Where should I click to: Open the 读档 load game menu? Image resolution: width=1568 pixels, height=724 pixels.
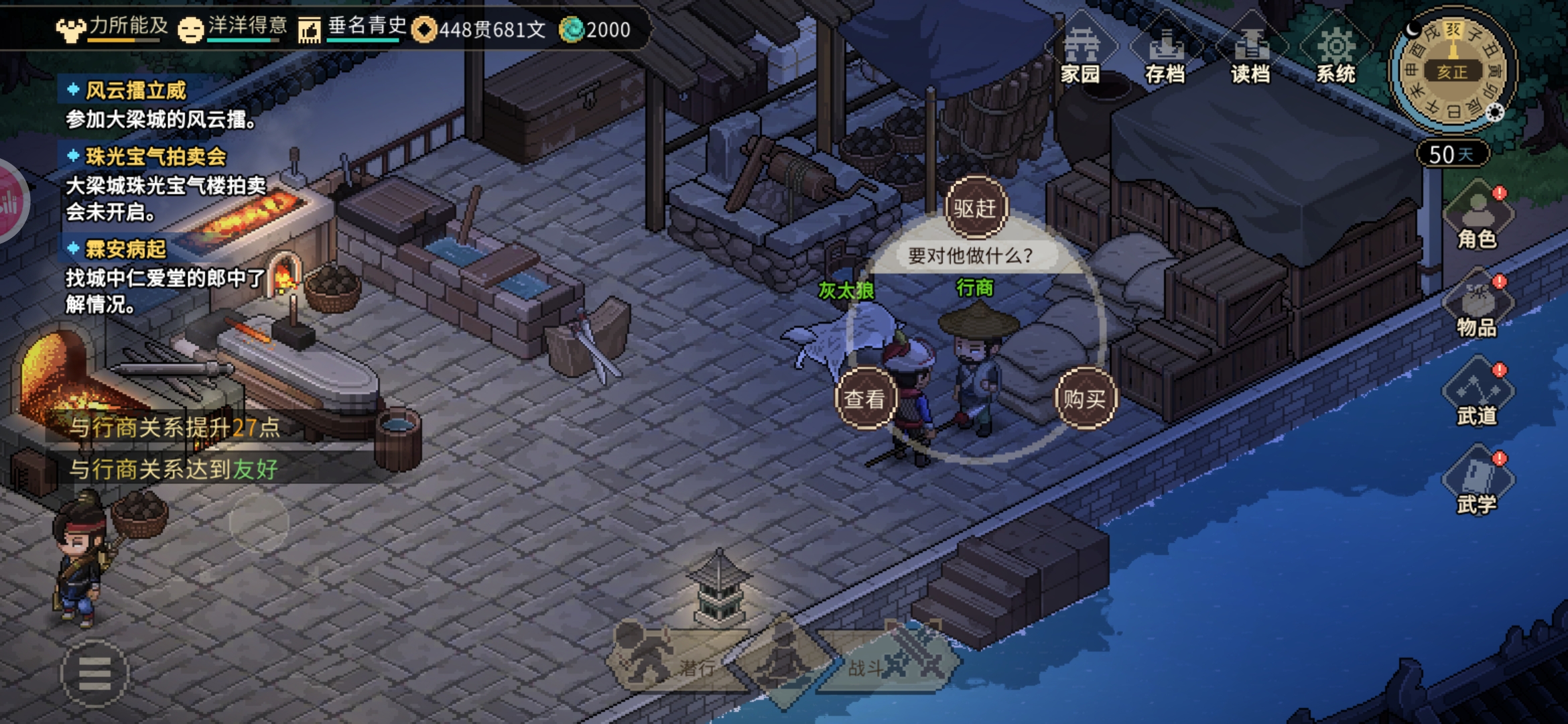[x=1250, y=55]
